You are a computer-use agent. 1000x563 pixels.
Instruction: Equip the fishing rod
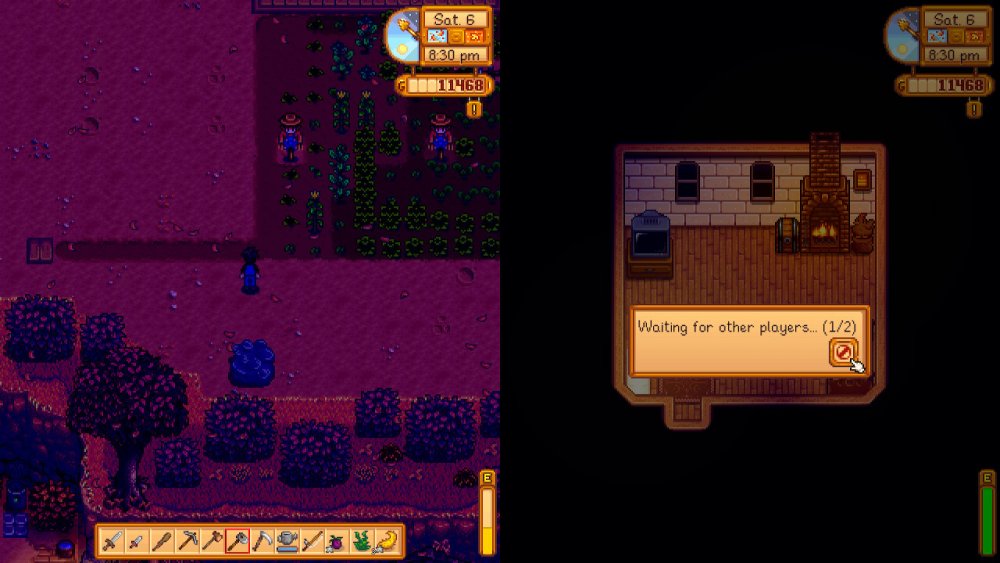(313, 541)
